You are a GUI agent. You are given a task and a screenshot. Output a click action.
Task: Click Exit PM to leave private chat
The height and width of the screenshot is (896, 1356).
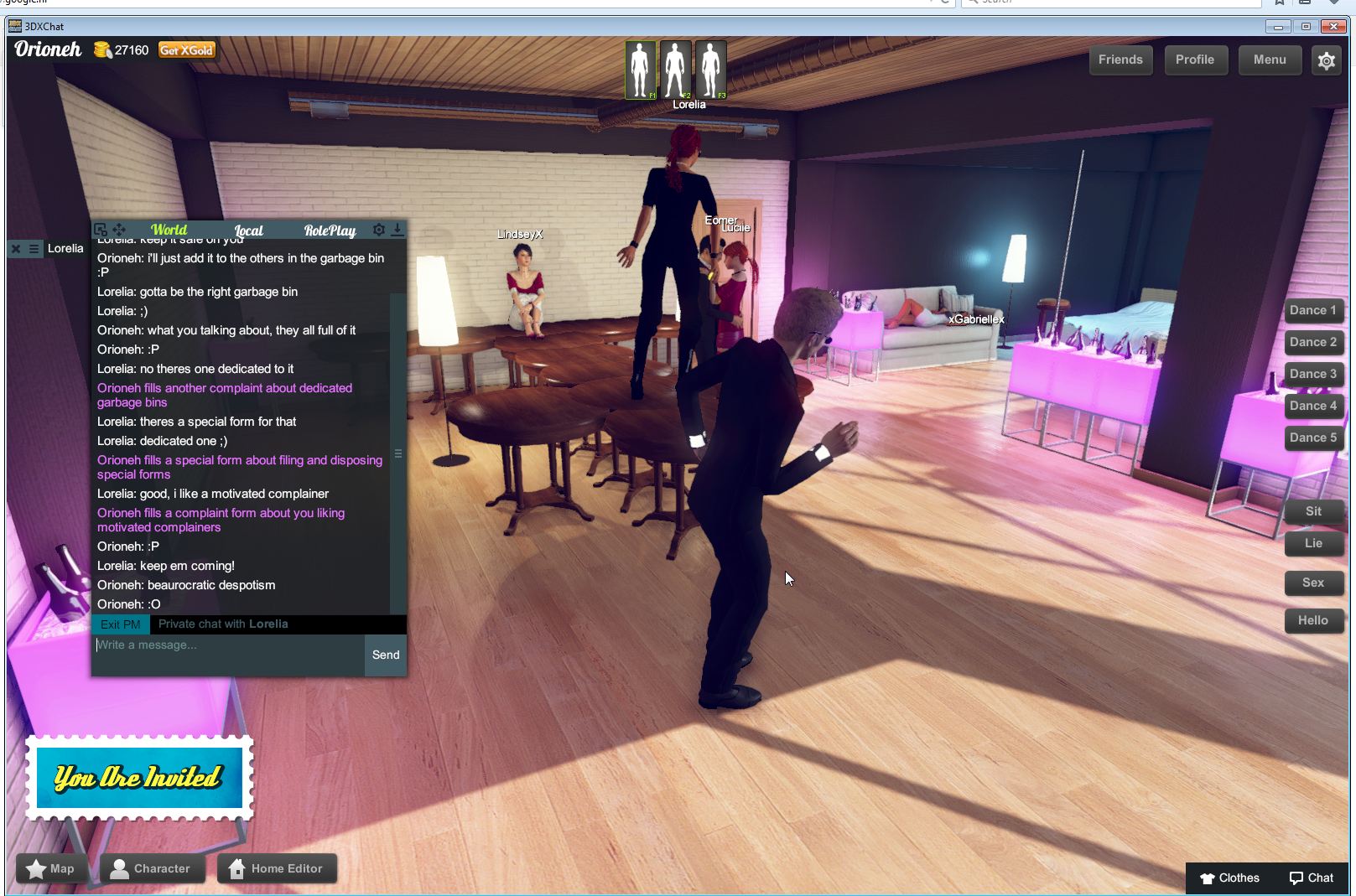[x=120, y=624]
